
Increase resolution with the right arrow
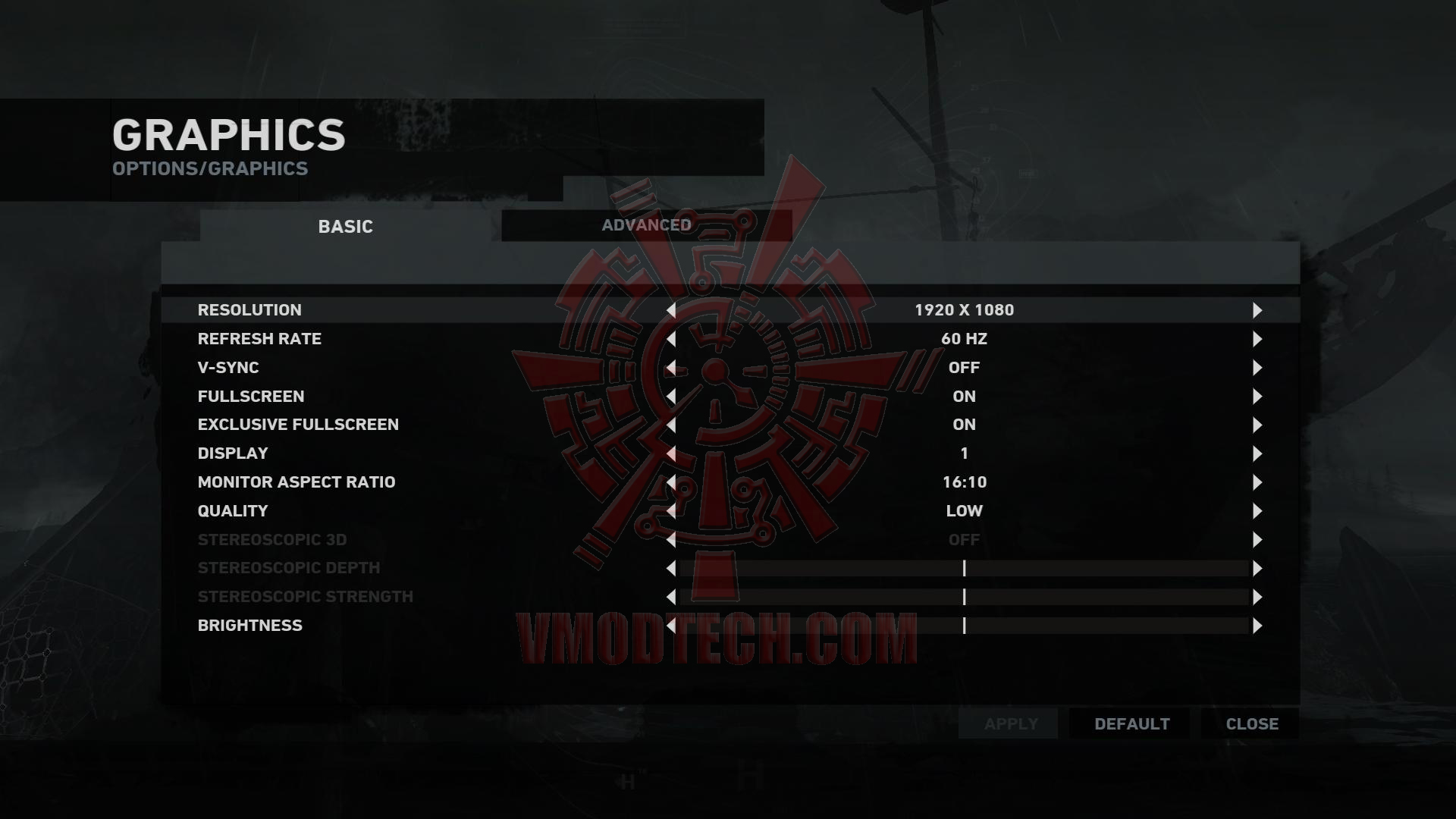tap(1257, 310)
